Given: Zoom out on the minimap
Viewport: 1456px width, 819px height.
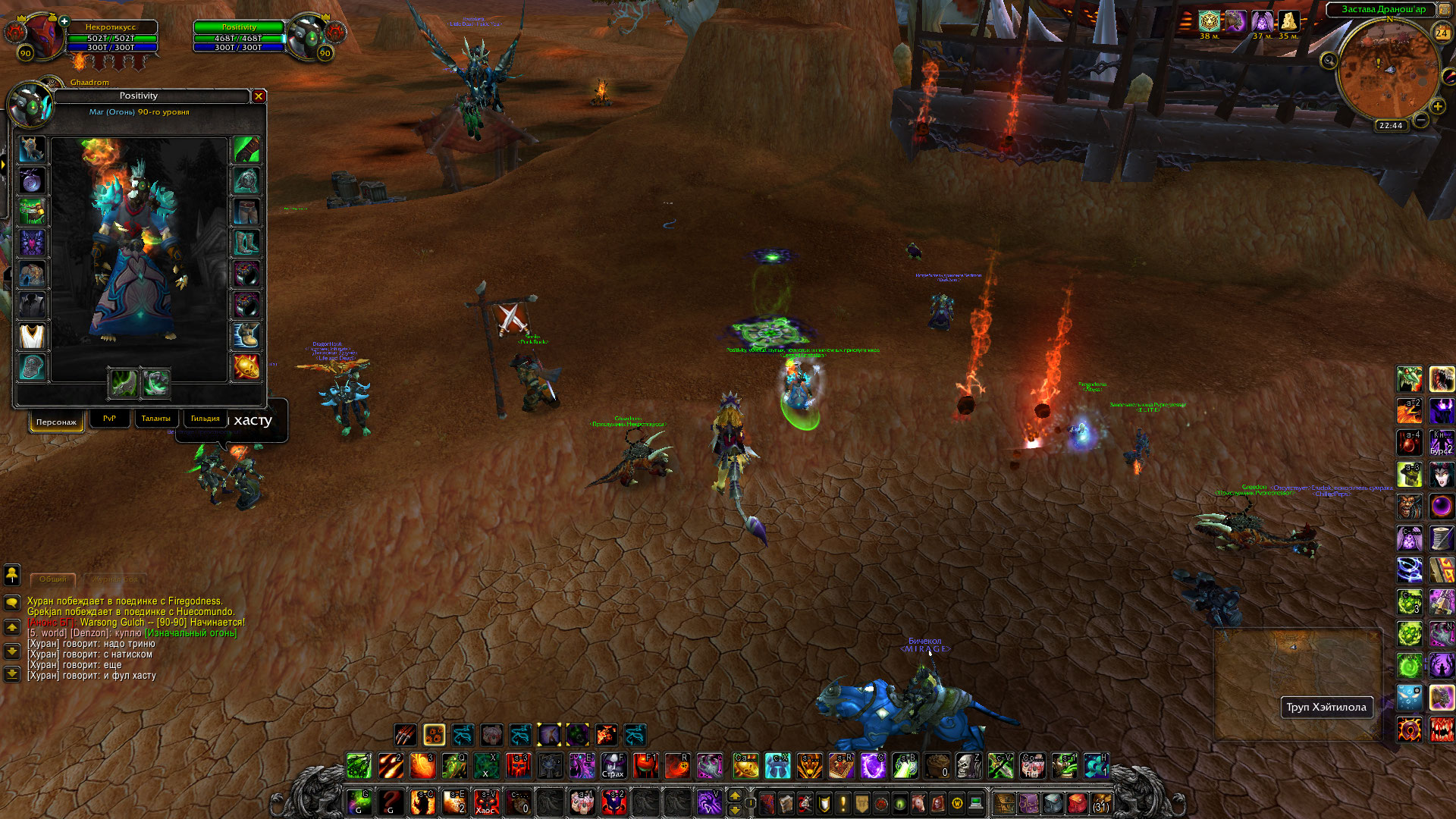Looking at the screenshot, I should click(x=1421, y=120).
